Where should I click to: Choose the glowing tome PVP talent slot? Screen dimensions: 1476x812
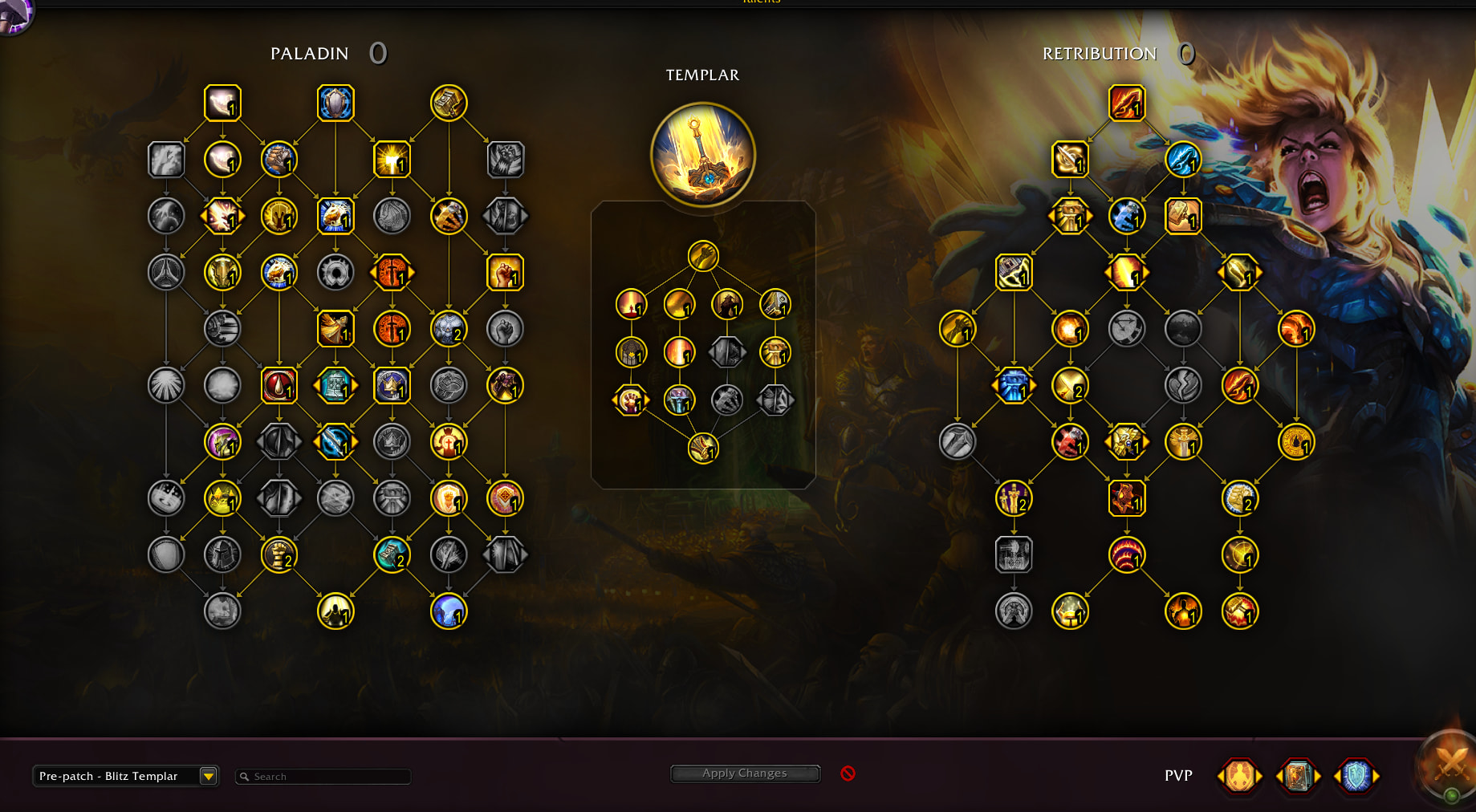click(1298, 776)
